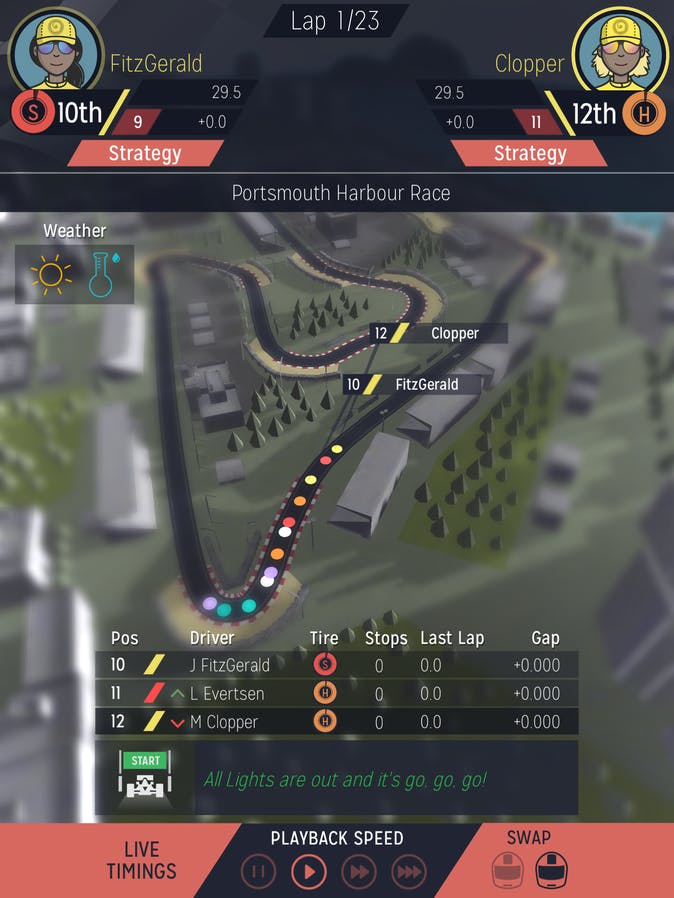Select the M Clopper standings row
Viewport: 674px width, 898px height.
[x=336, y=722]
